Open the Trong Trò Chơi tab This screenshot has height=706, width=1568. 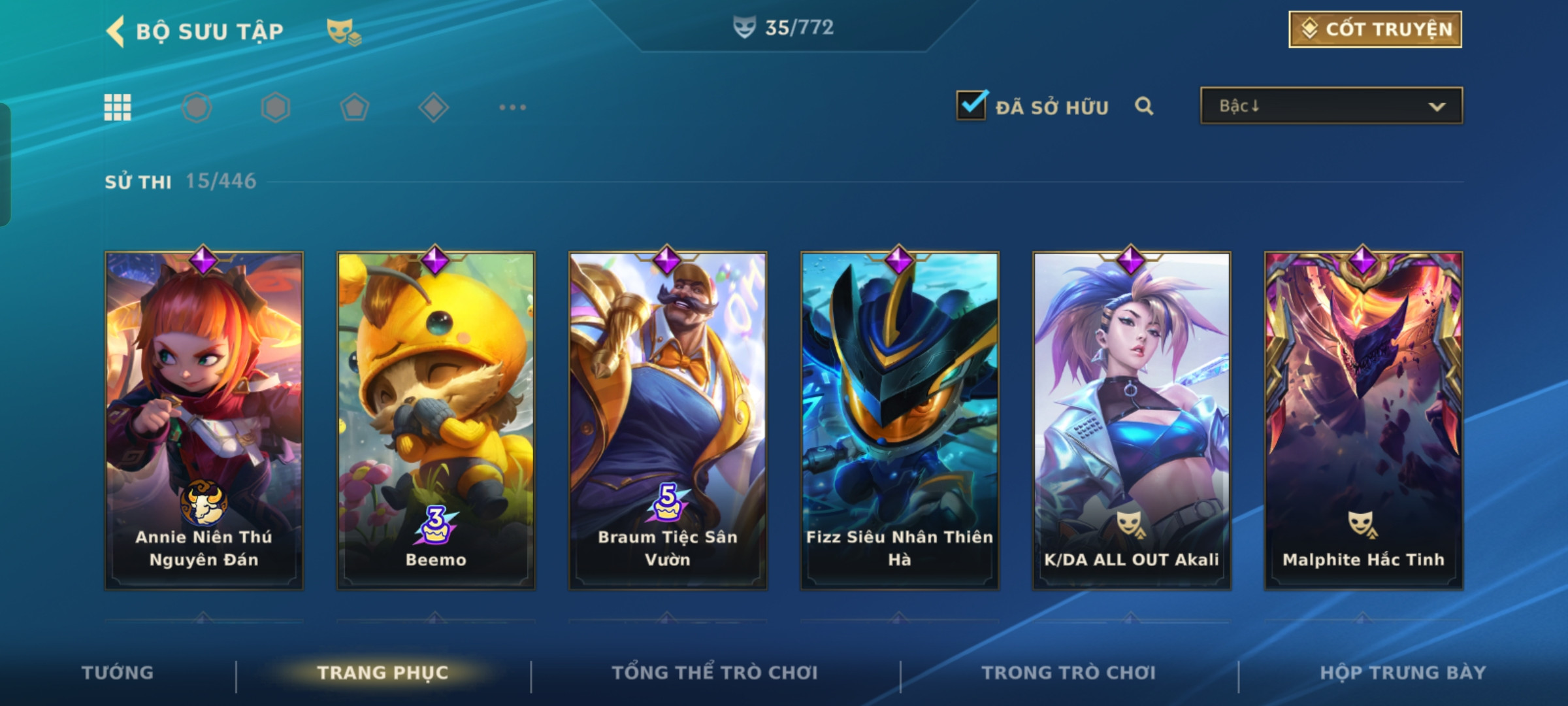(1068, 673)
